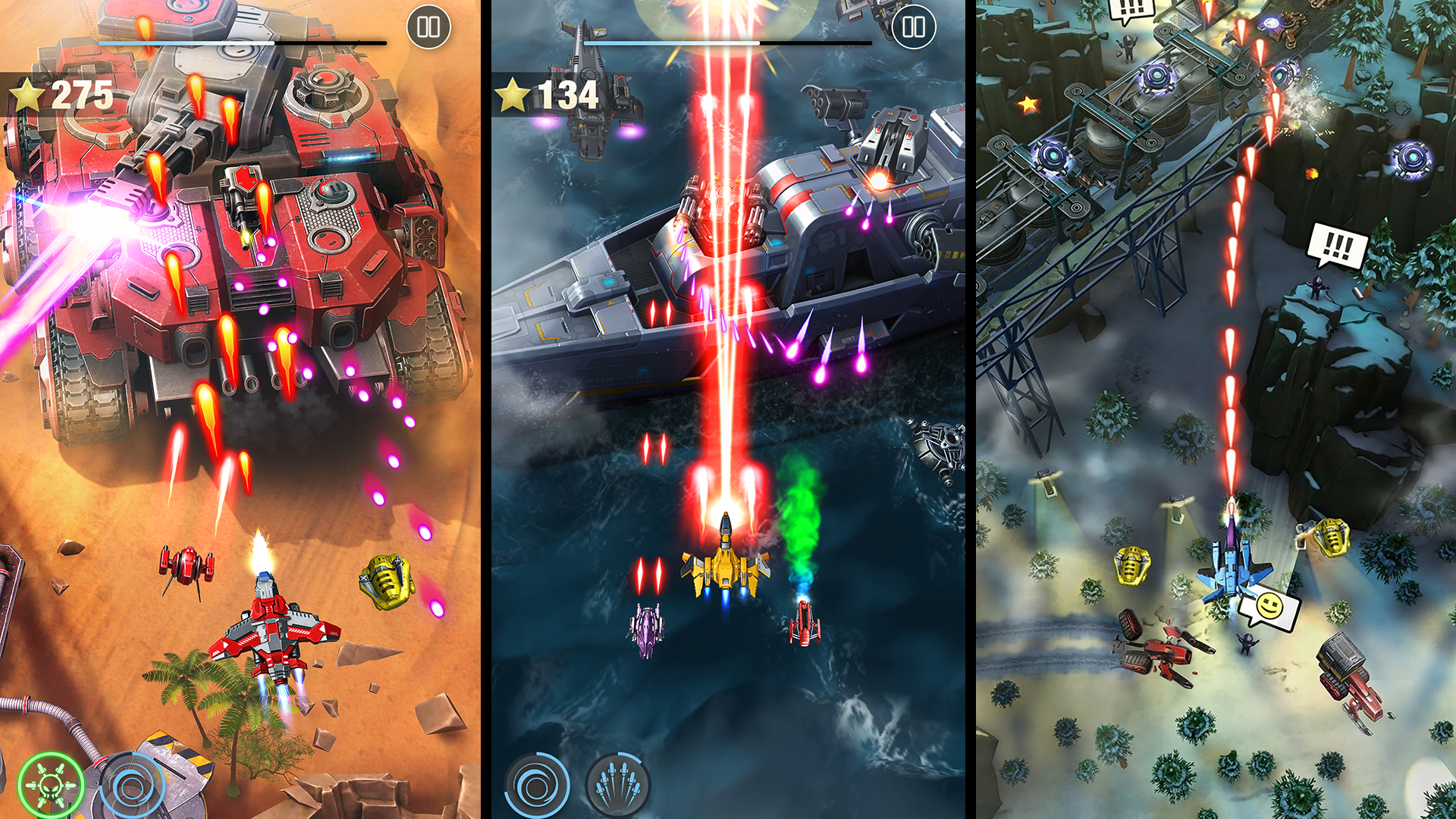Tap the star icon beside the 134 counter
The height and width of the screenshot is (819, 1456).
(x=514, y=95)
